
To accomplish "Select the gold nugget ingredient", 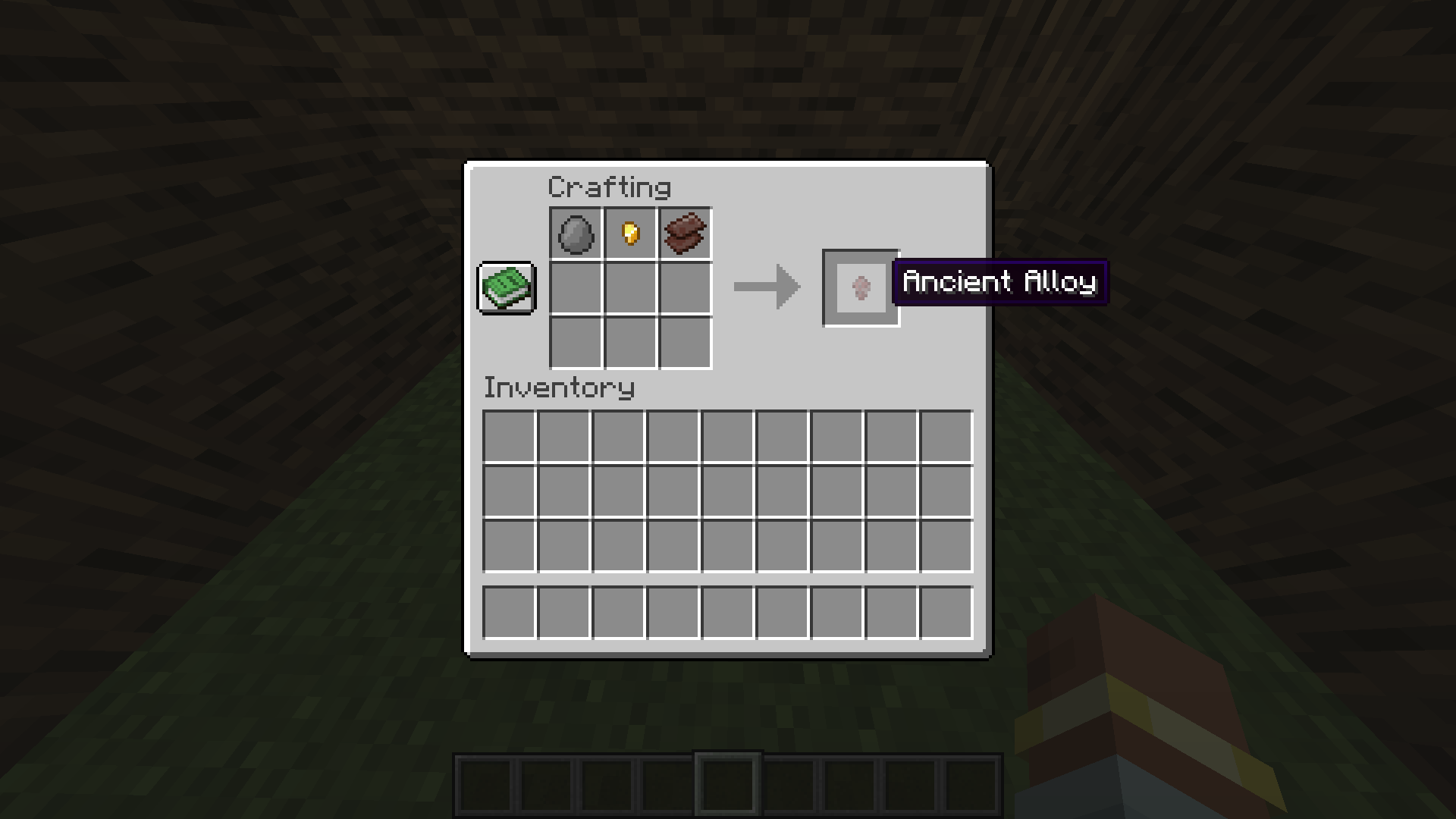I will (x=629, y=234).
